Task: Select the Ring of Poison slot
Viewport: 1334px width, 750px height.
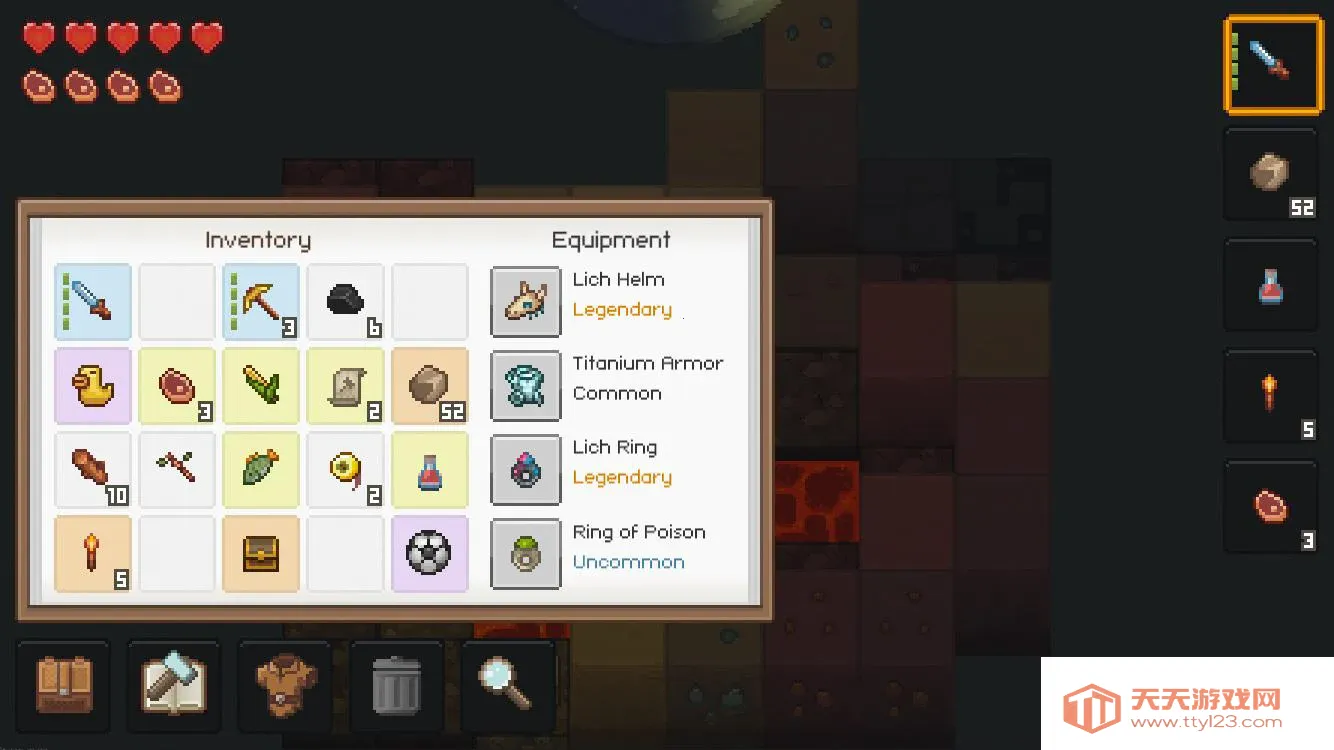Action: [526, 553]
